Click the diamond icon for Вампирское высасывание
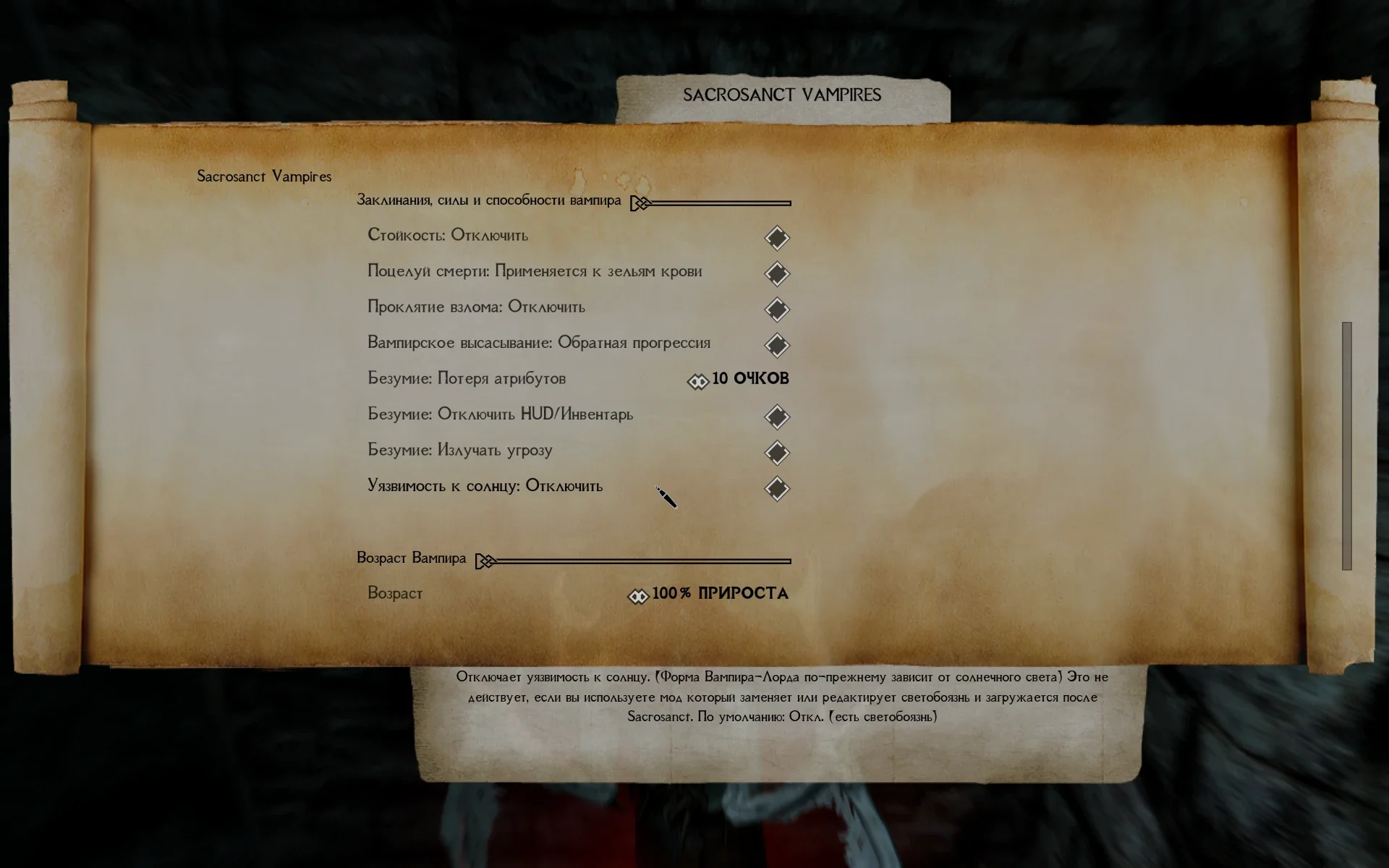 point(777,345)
